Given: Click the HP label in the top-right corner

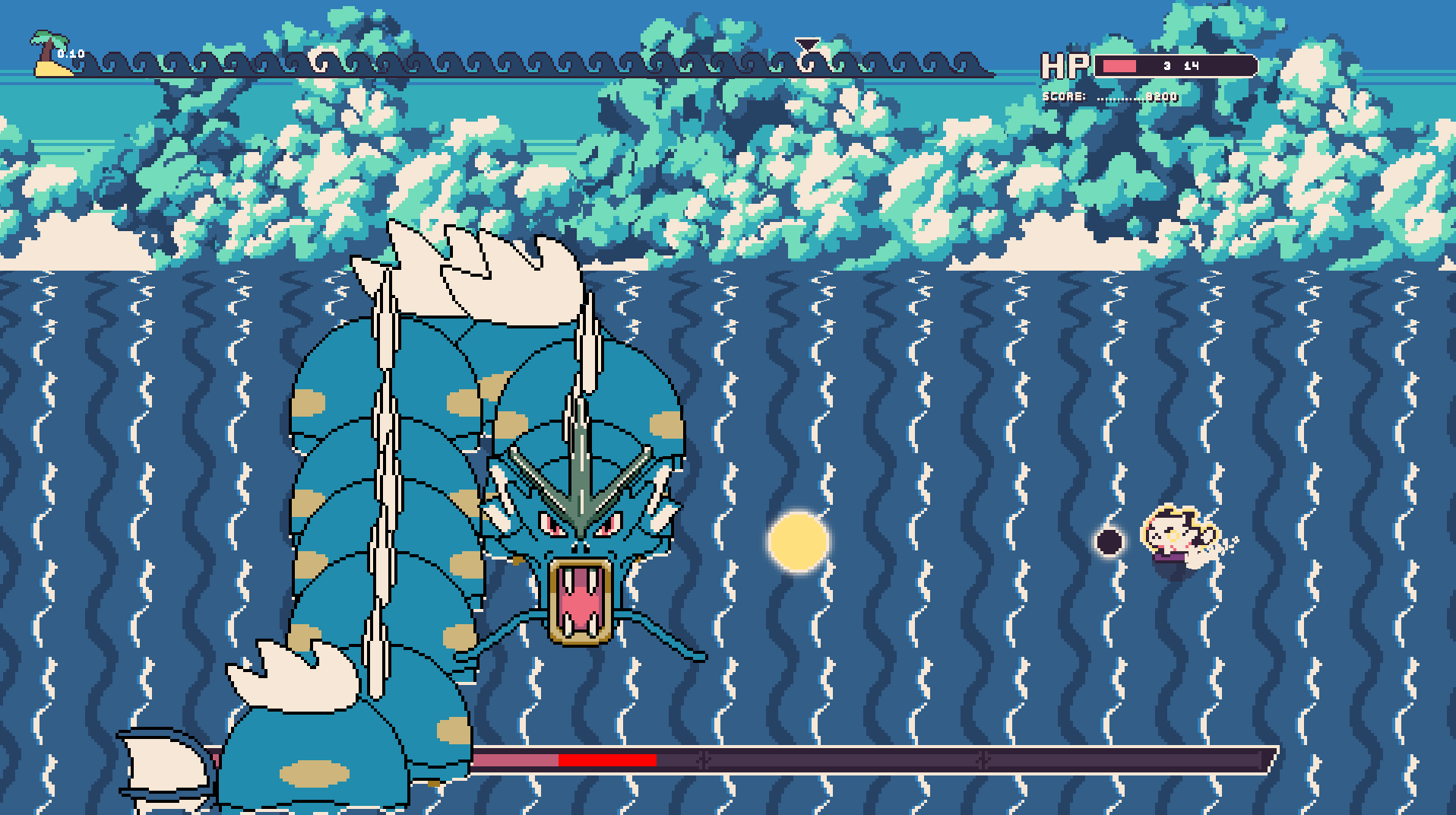Looking at the screenshot, I should [1064, 67].
